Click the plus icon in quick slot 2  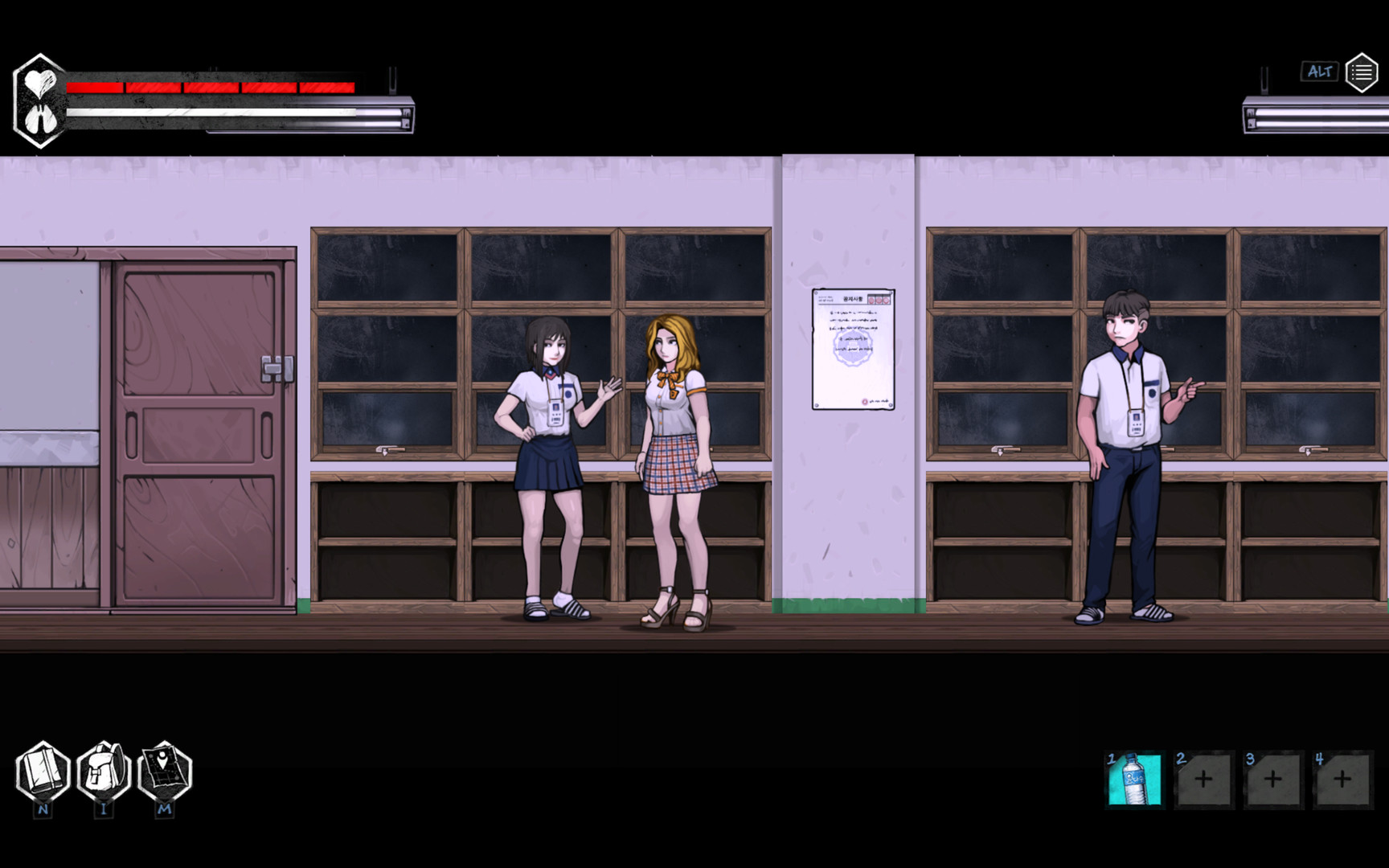(x=1204, y=778)
